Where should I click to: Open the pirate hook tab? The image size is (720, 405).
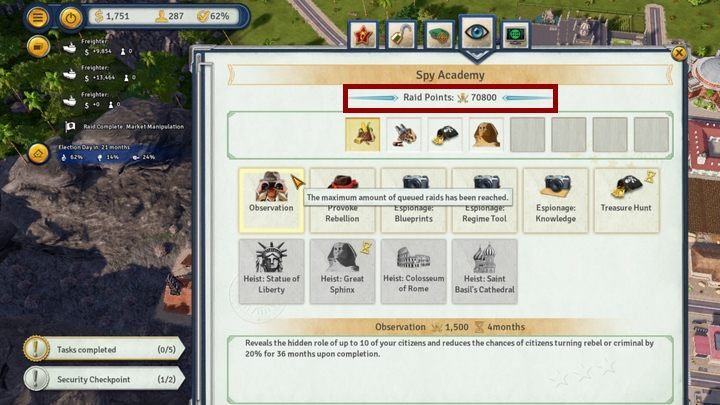tap(401, 36)
